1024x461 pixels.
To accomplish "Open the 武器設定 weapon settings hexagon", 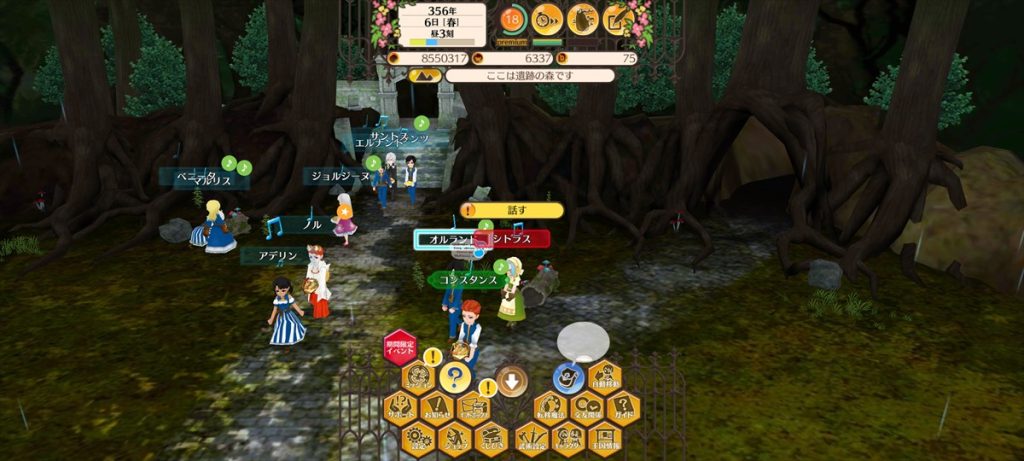I will (x=531, y=438).
